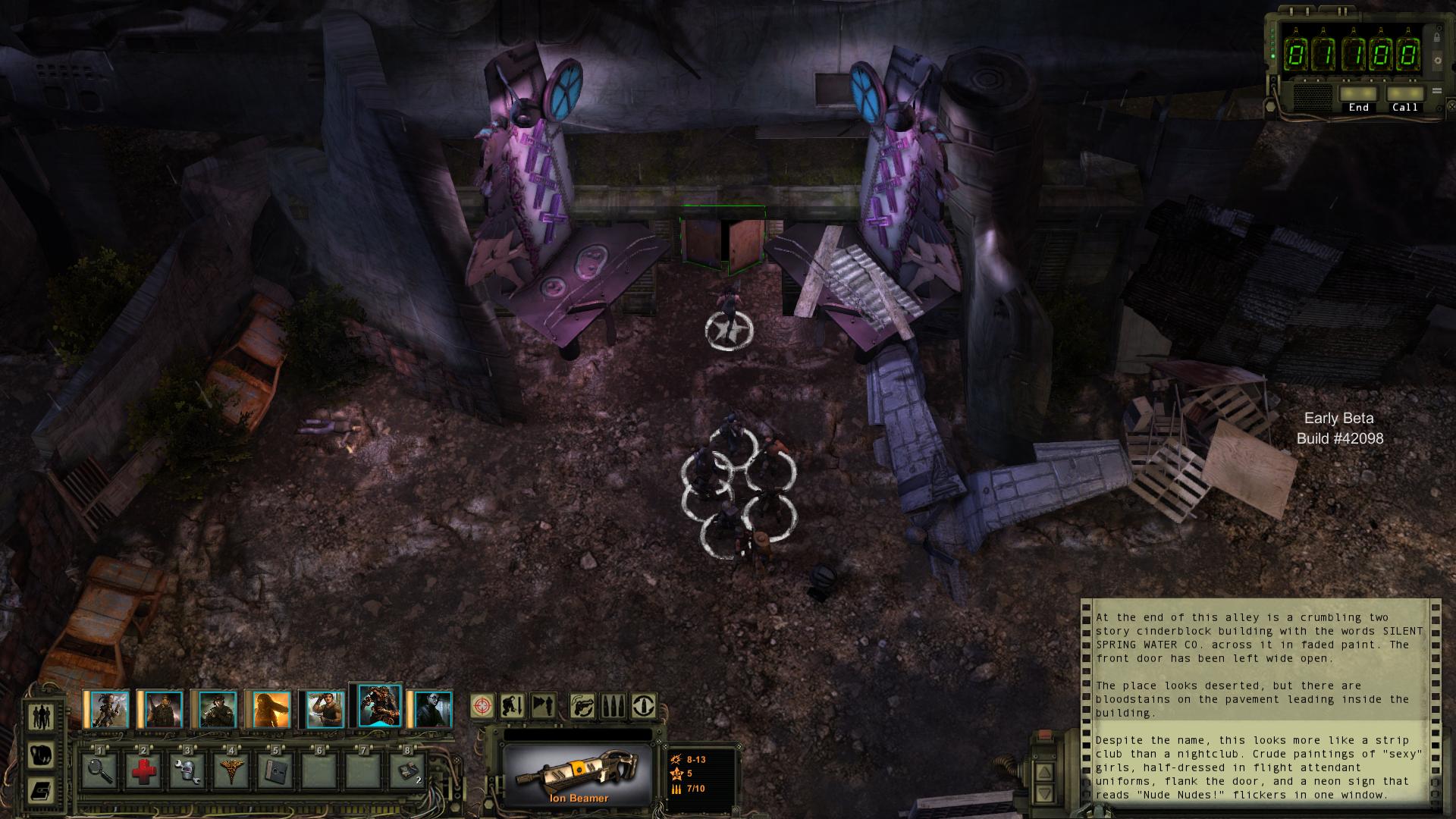Select the Surgeon caduceus skill in slot 4
This screenshot has height=819, width=1456.
231,770
